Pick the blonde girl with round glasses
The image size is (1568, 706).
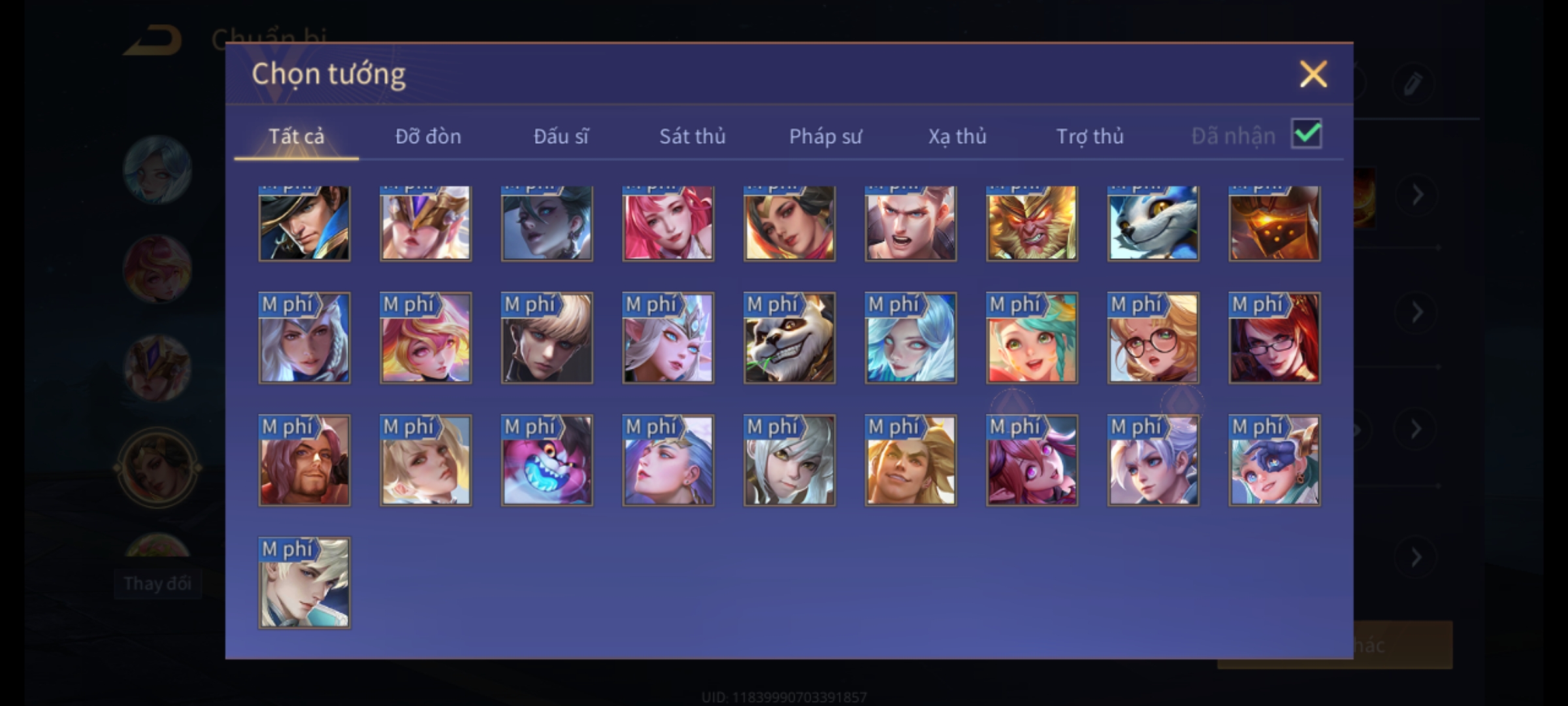coord(1153,338)
